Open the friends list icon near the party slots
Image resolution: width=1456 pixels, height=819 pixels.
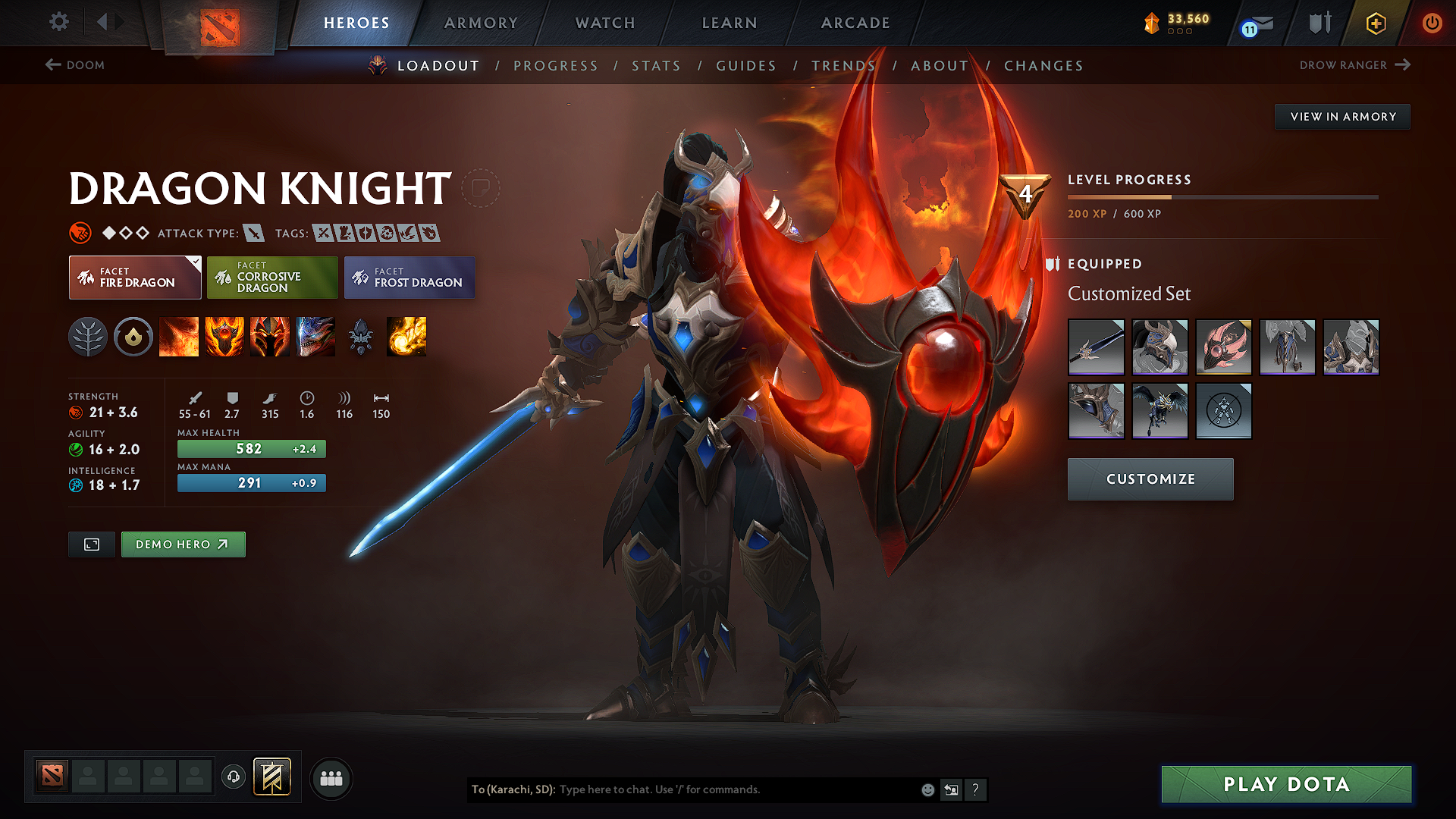[x=331, y=778]
